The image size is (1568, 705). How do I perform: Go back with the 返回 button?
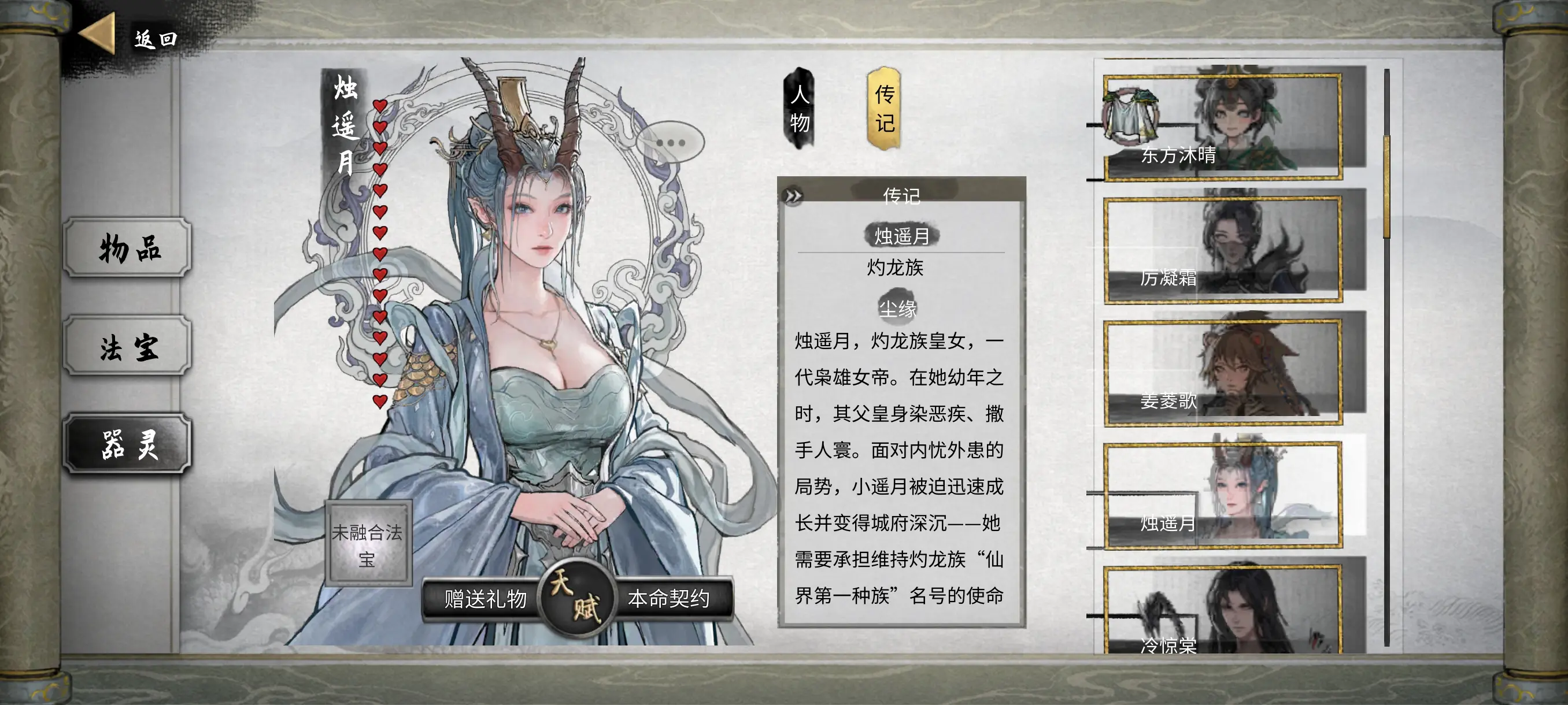tap(129, 38)
